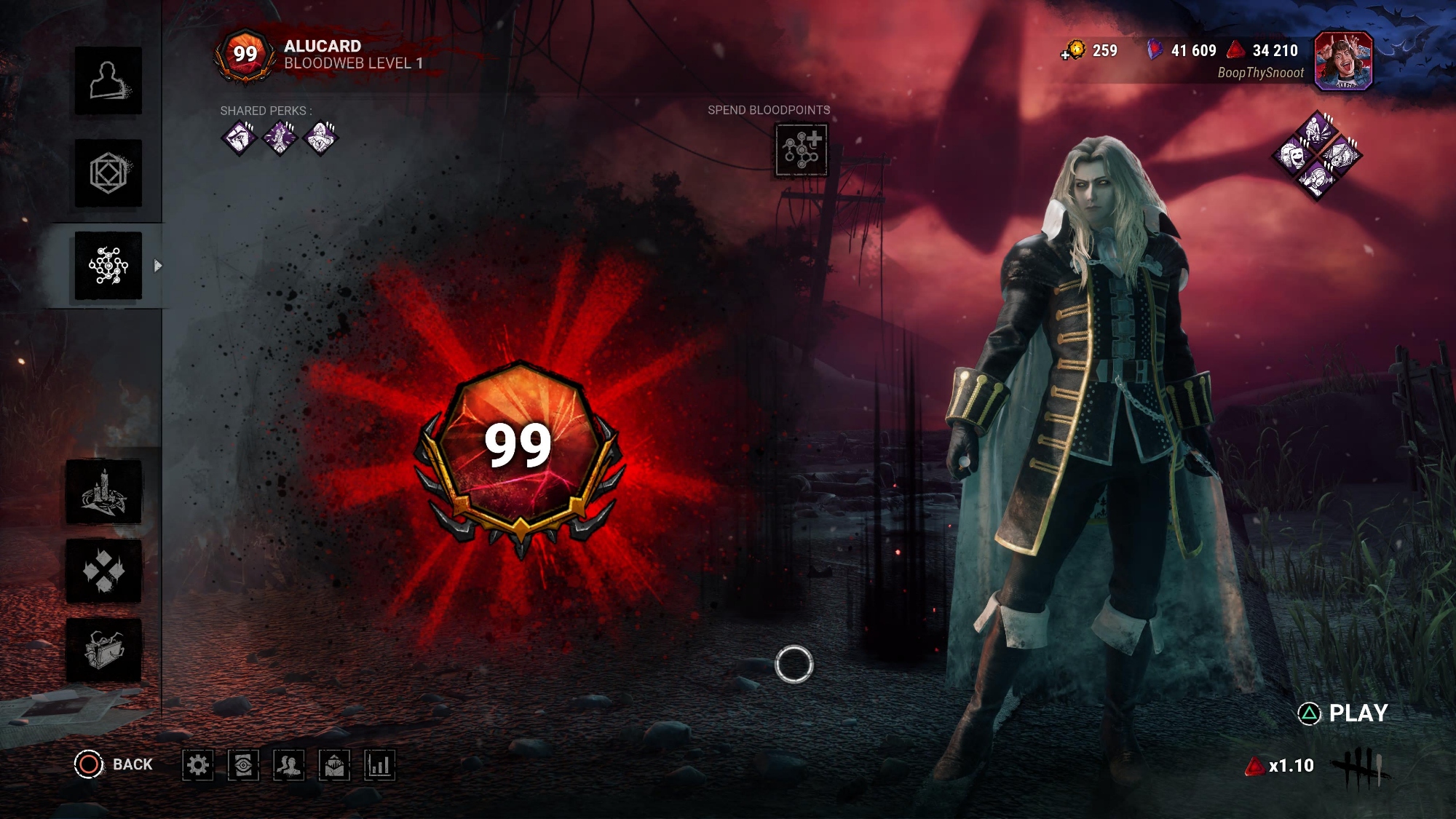Open the clawed briefcase icon
The image size is (1456, 819).
coord(104,650)
